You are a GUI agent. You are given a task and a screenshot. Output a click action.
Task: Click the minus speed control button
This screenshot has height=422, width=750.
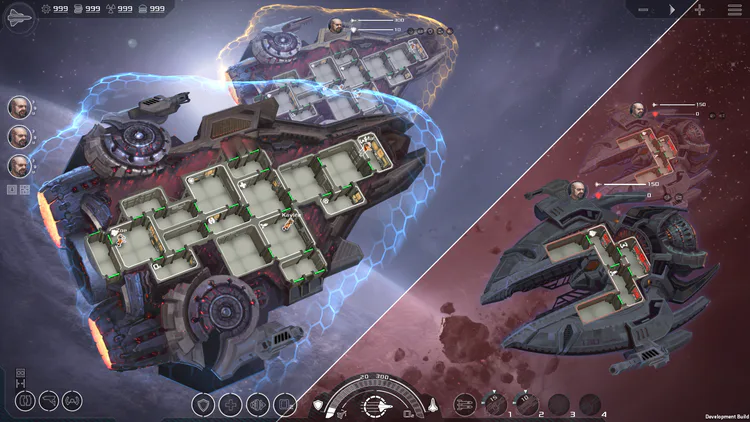(645, 9)
